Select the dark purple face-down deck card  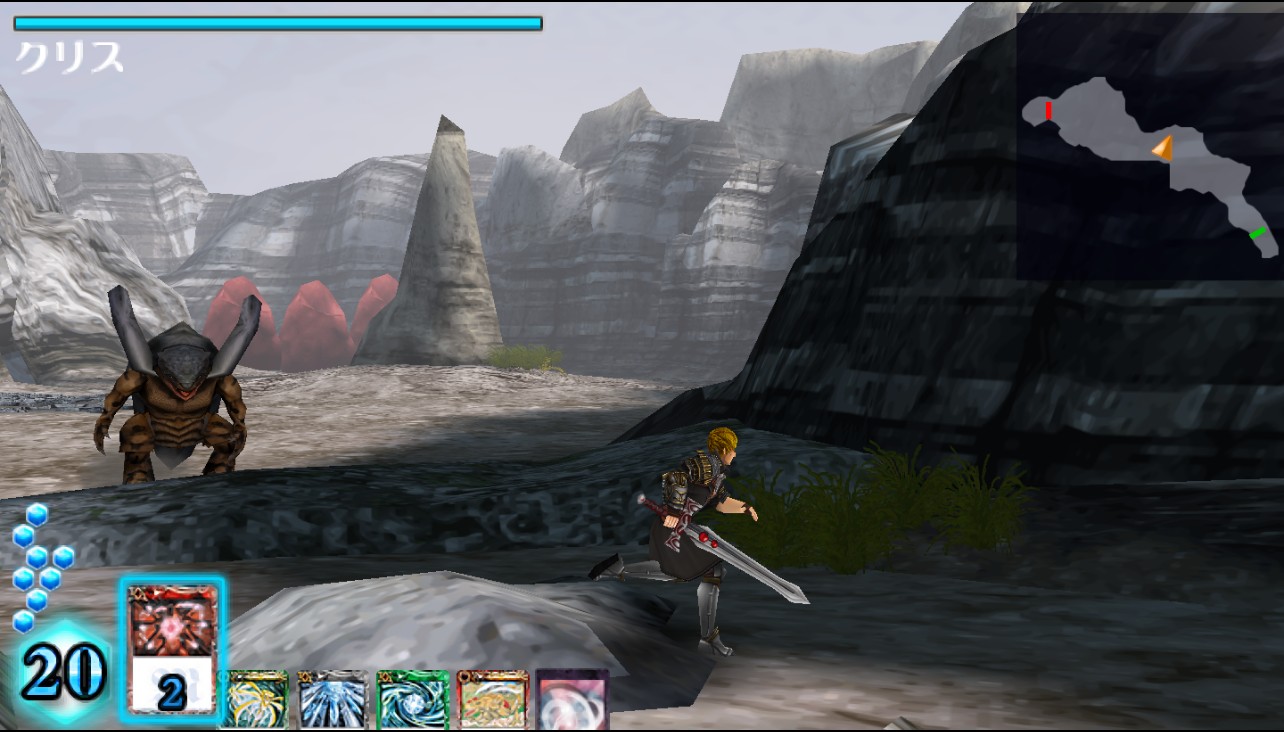pyautogui.click(x=572, y=700)
